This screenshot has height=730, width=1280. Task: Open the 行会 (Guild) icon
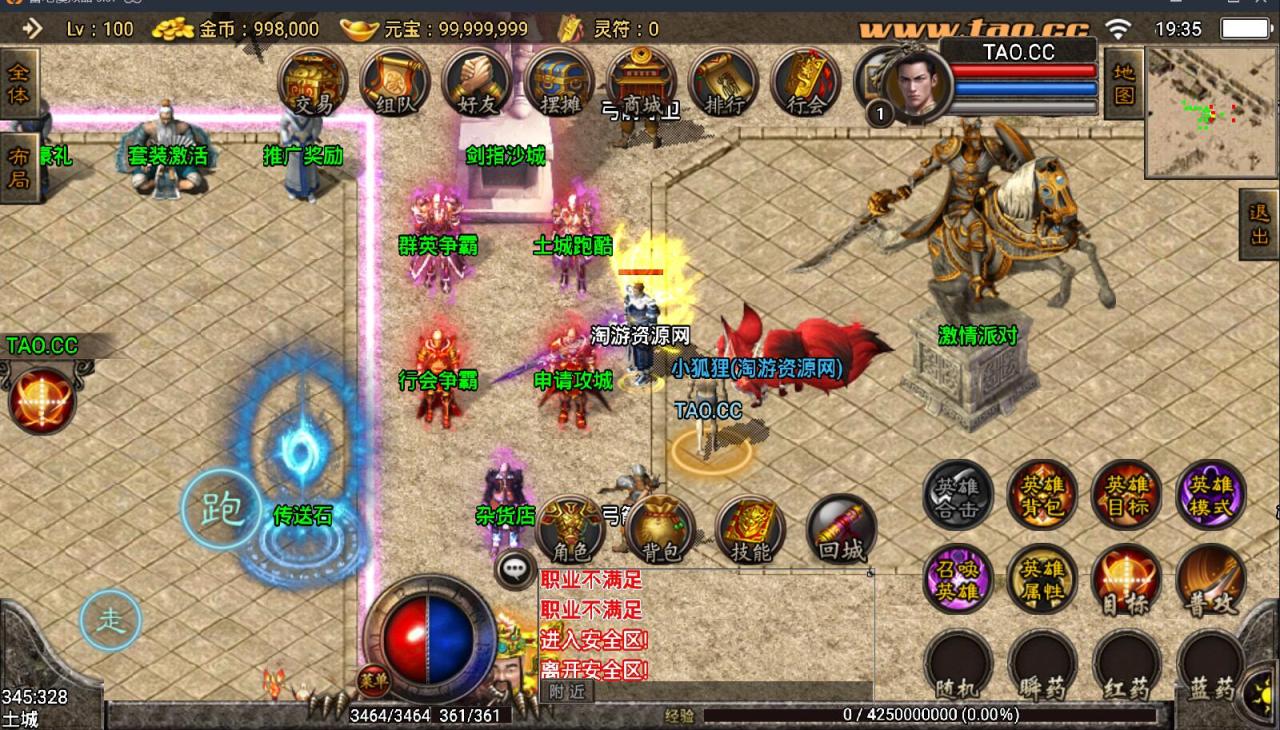(805, 85)
